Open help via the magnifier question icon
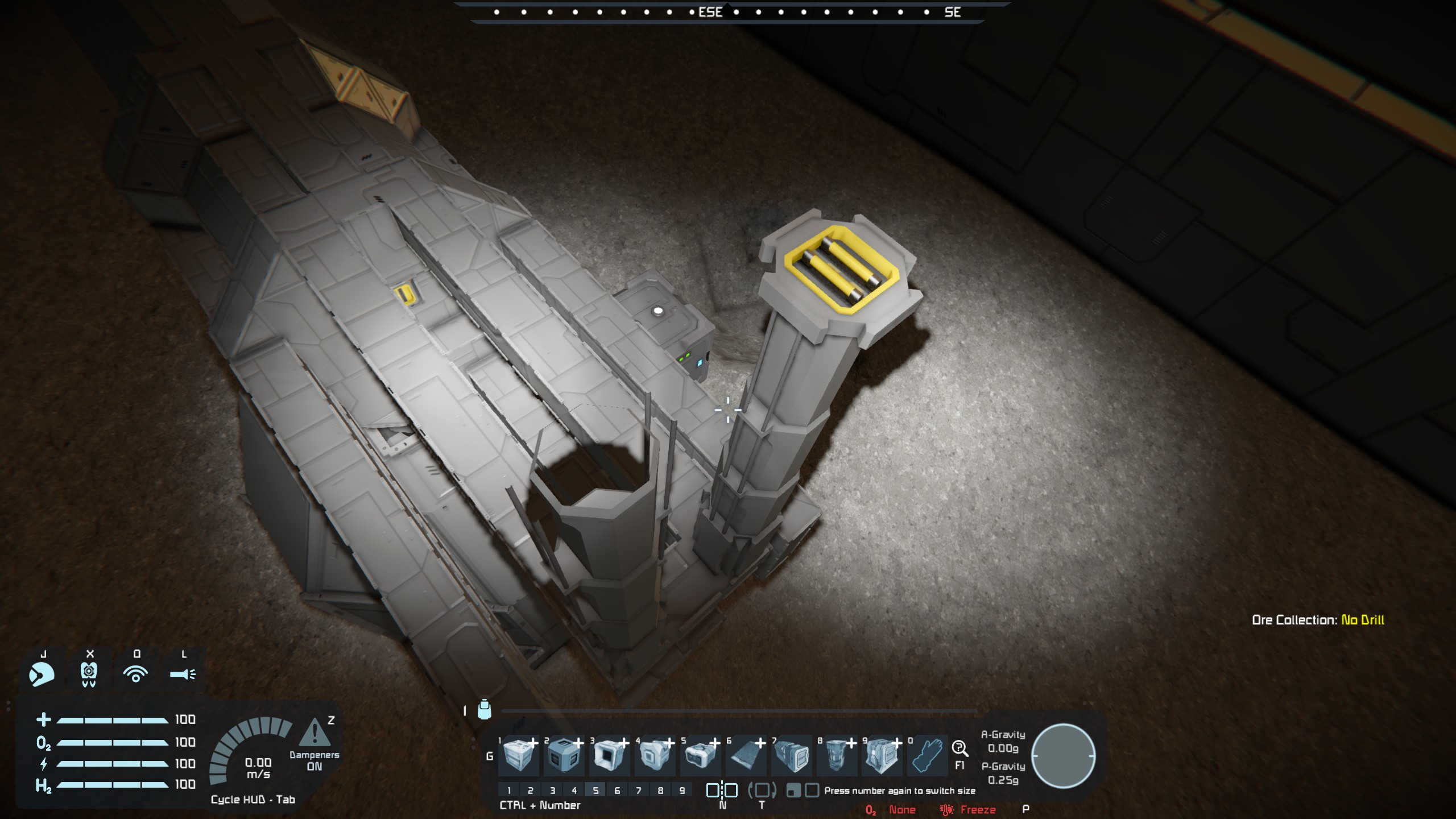1456x819 pixels. click(x=959, y=748)
